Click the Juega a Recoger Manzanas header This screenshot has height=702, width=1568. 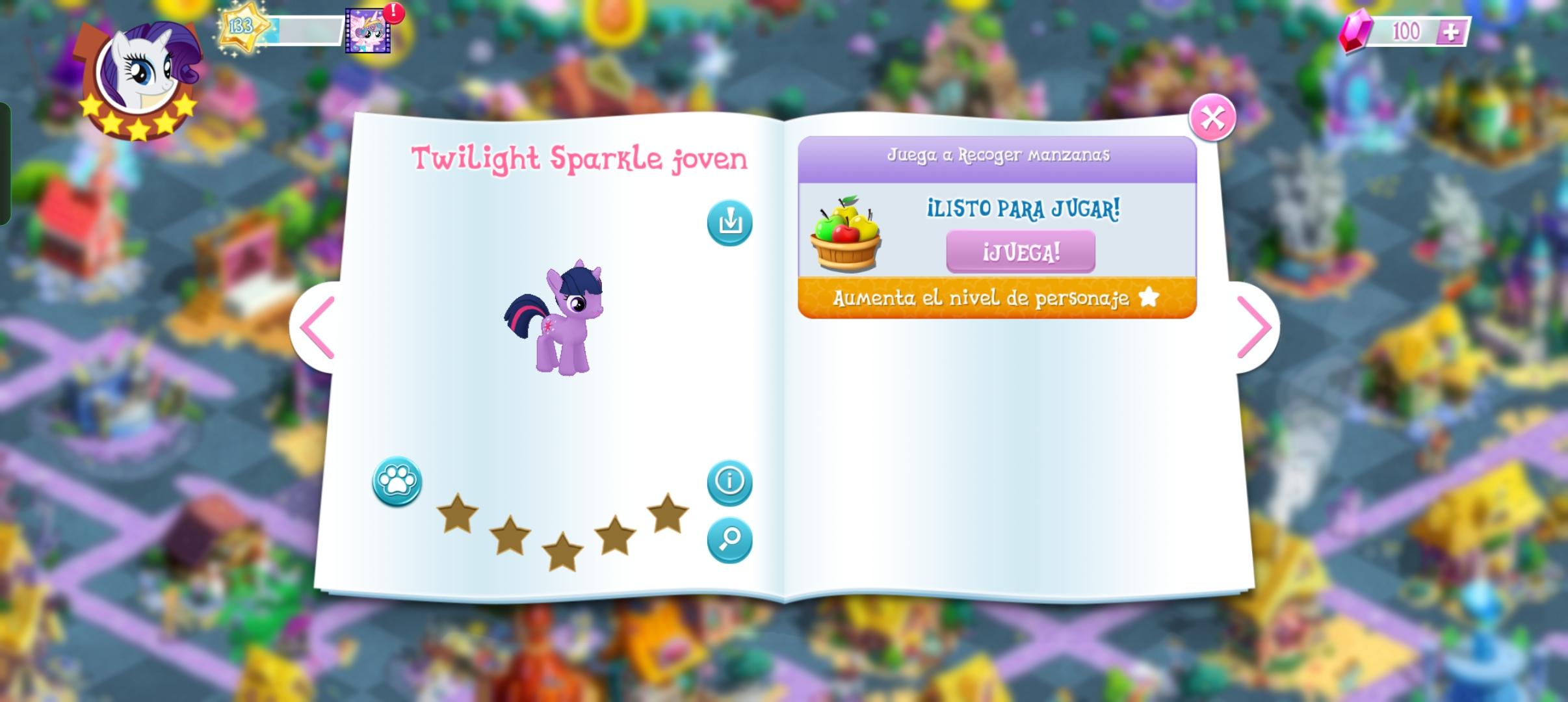998,155
